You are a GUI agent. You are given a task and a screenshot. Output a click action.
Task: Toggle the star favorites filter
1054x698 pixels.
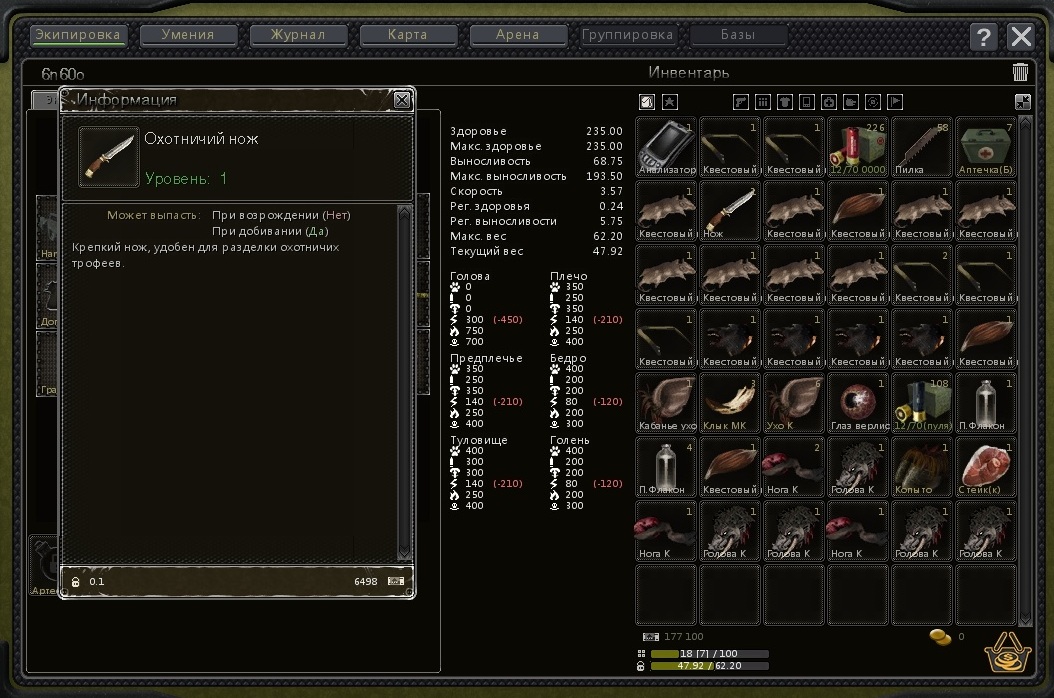click(x=670, y=101)
